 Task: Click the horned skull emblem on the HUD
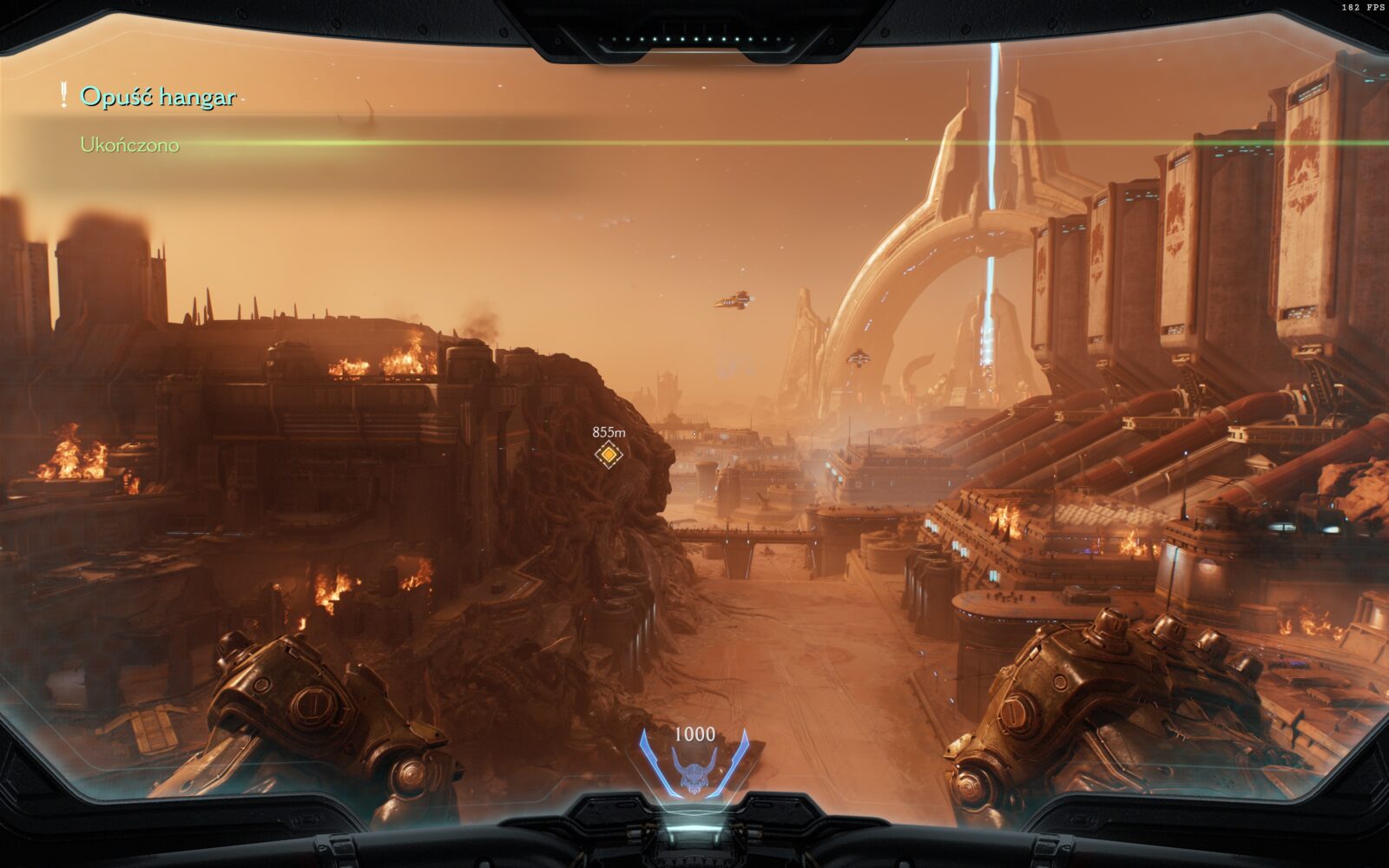tap(693, 772)
